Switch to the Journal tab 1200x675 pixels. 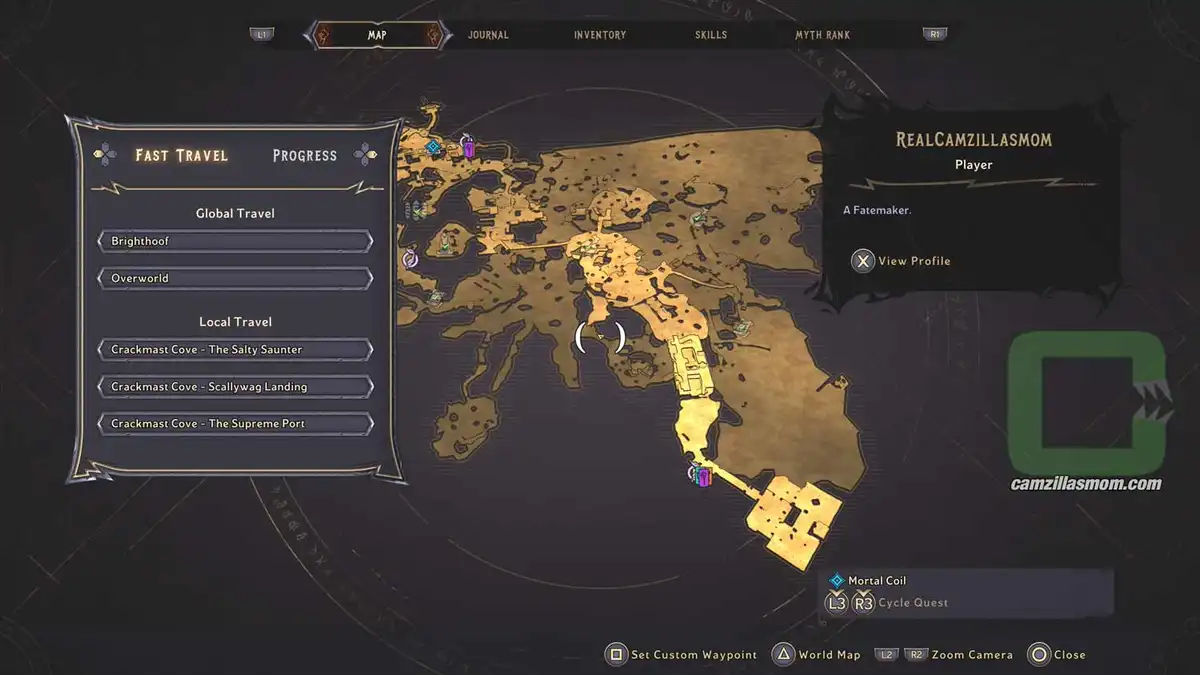(488, 35)
